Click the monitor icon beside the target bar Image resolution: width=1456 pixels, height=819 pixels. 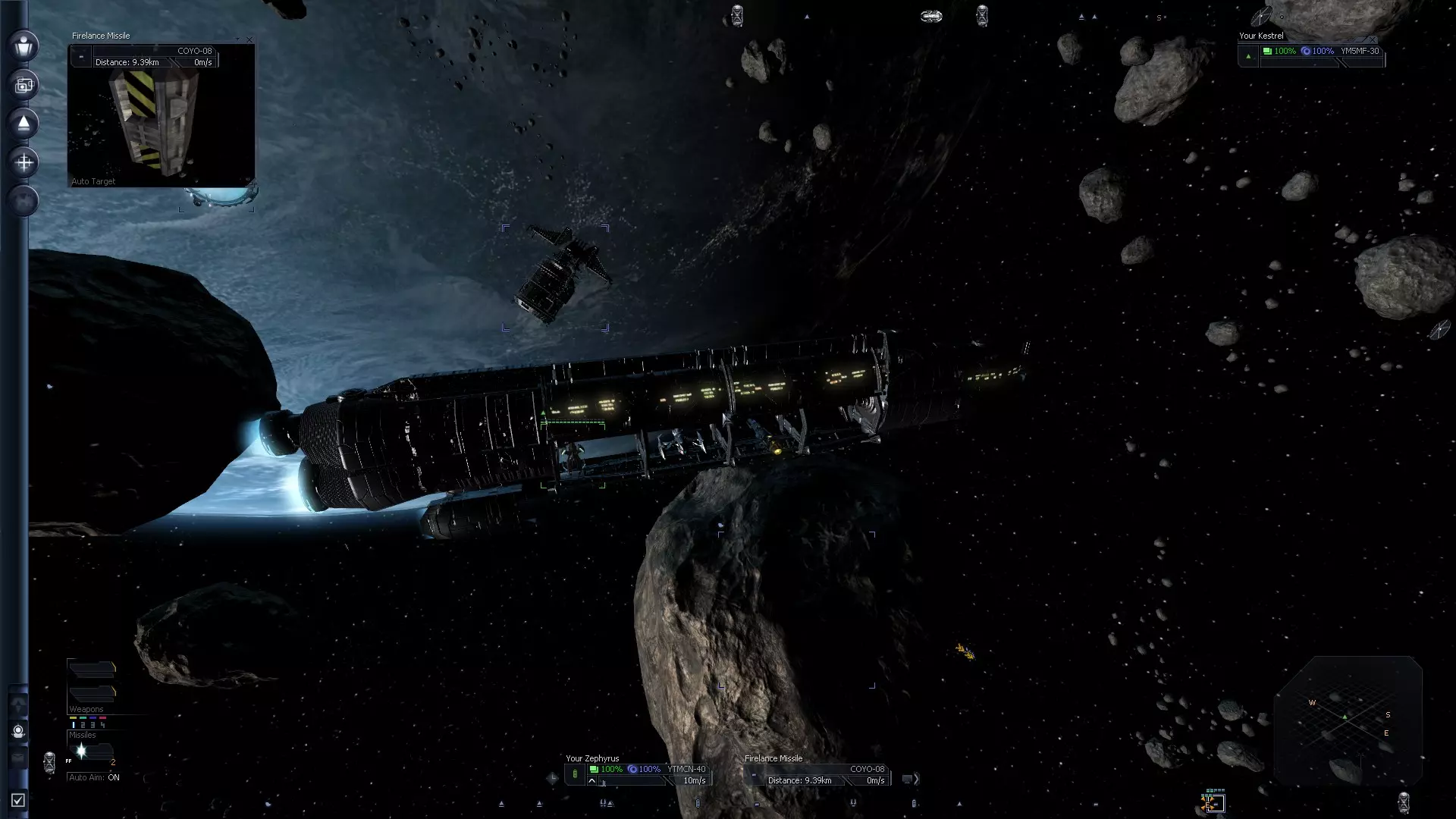[907, 779]
